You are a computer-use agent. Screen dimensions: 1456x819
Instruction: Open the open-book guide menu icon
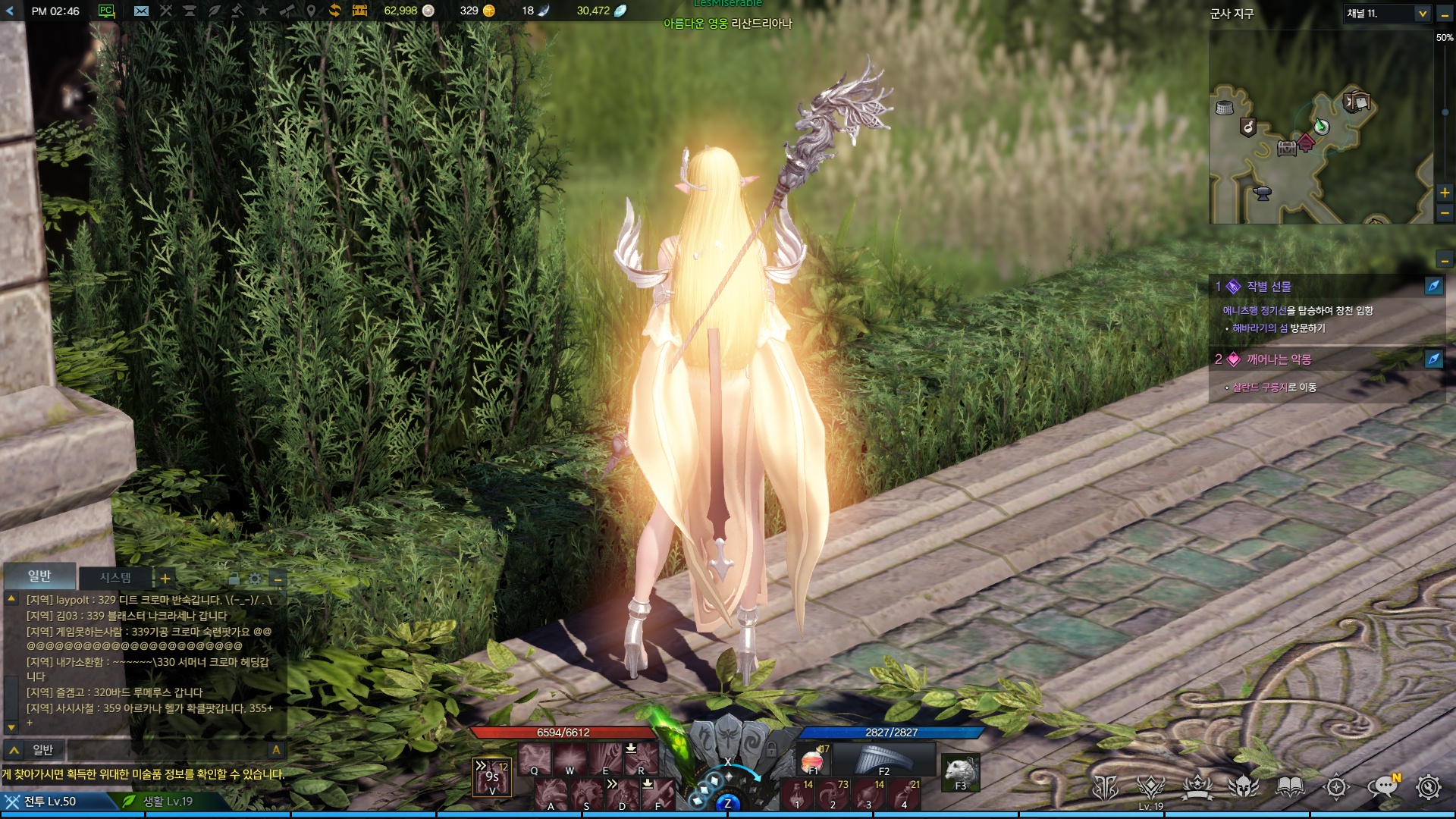pos(1290,787)
